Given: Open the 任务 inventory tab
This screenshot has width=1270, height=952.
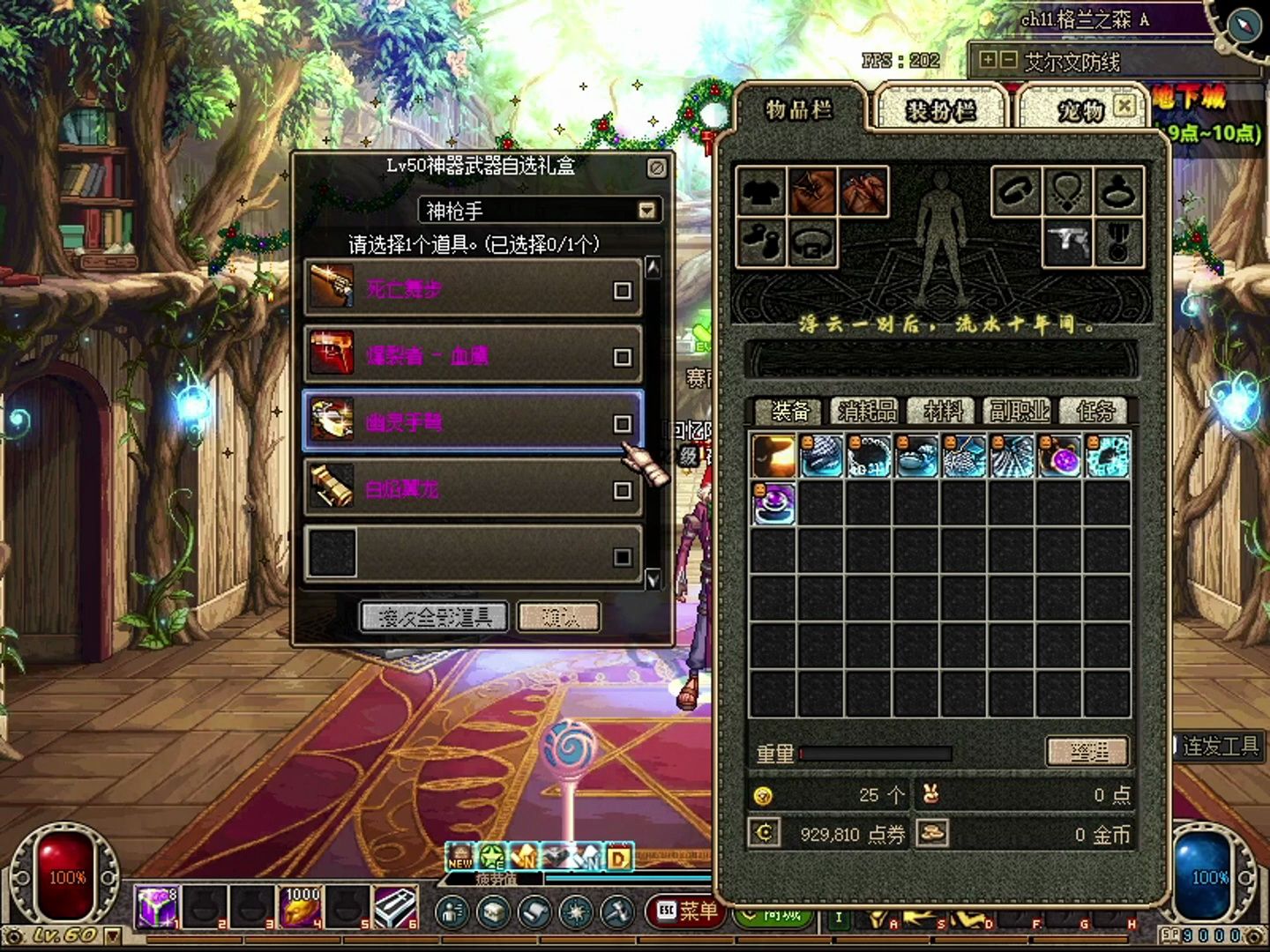Looking at the screenshot, I should pos(1094,411).
